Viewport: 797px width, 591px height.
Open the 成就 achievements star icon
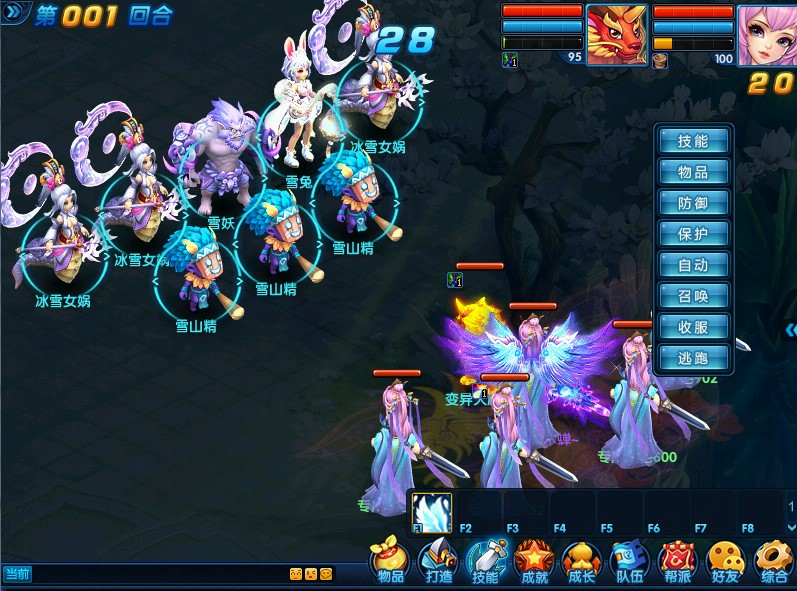tap(534, 562)
